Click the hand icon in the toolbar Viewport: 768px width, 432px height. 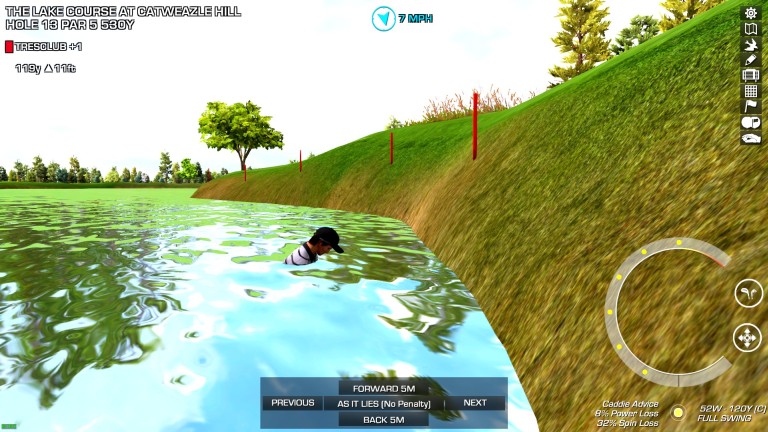(751, 138)
